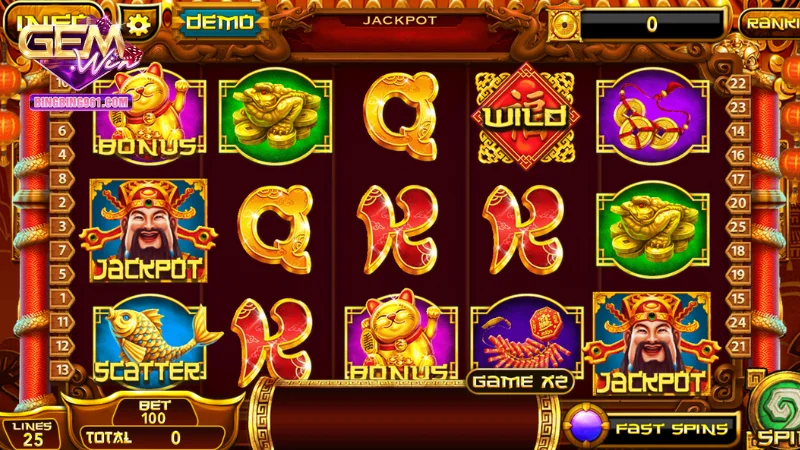Select payline marker number 16
This screenshot has width=800, height=450.
740,157
